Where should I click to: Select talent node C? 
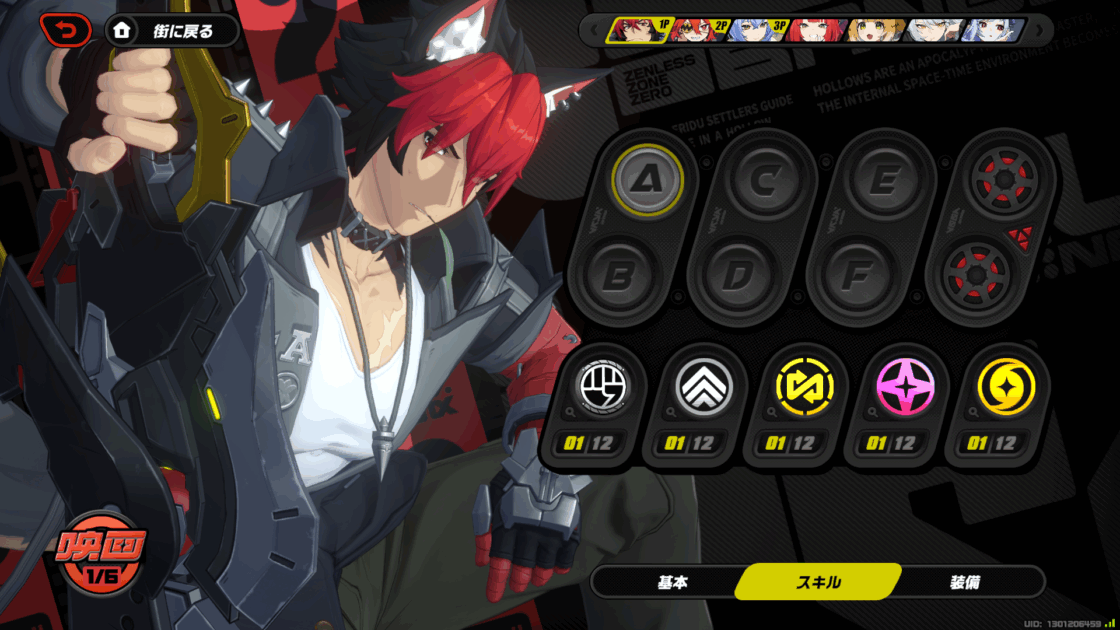pos(765,180)
